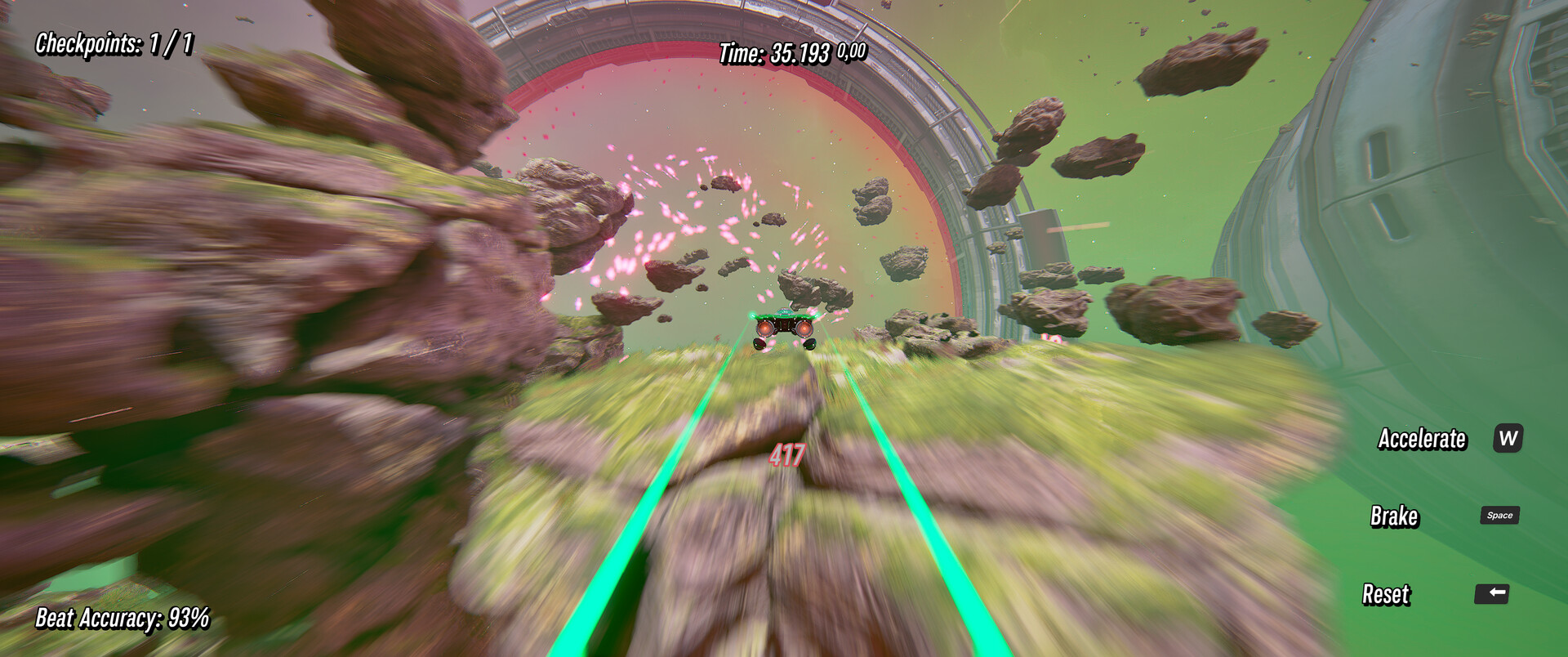
Task: Click the Space key brake icon
Action: pyautogui.click(x=1501, y=515)
